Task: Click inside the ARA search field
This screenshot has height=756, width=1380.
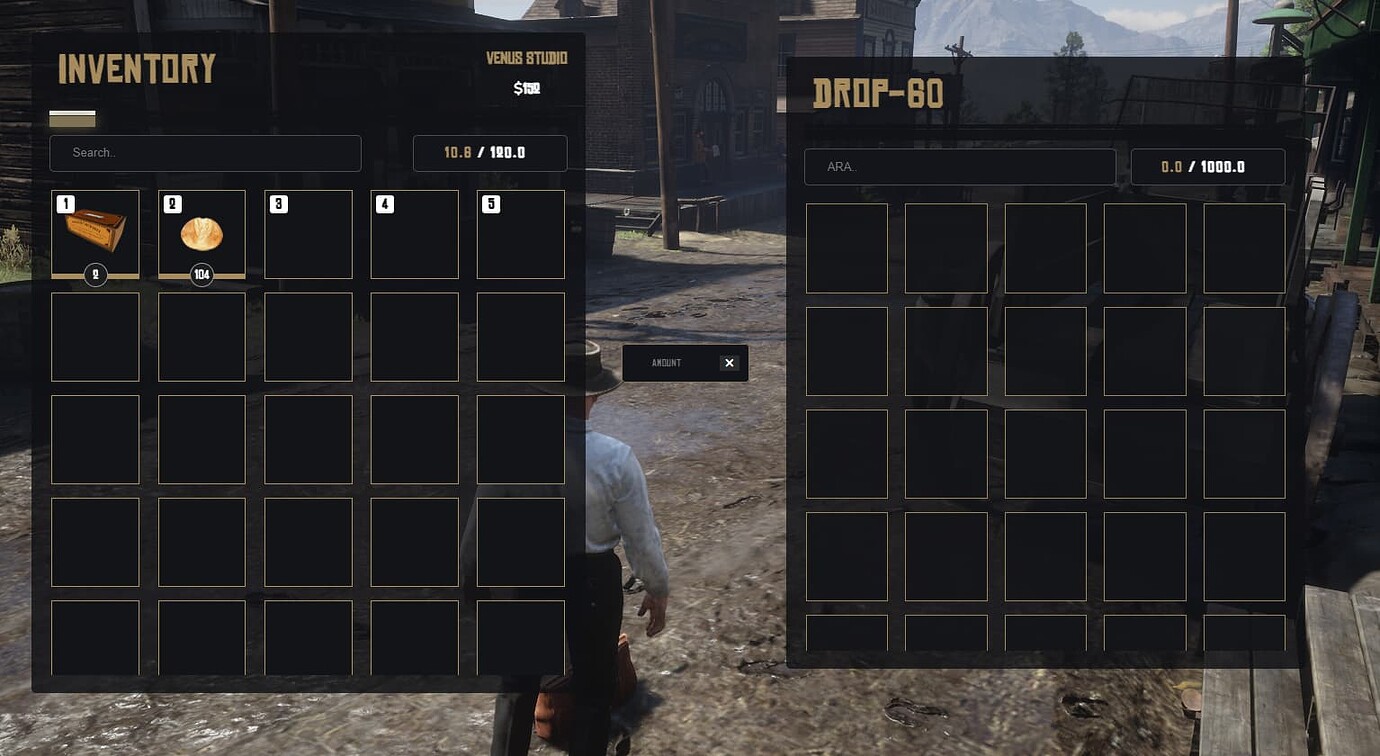Action: [959, 166]
